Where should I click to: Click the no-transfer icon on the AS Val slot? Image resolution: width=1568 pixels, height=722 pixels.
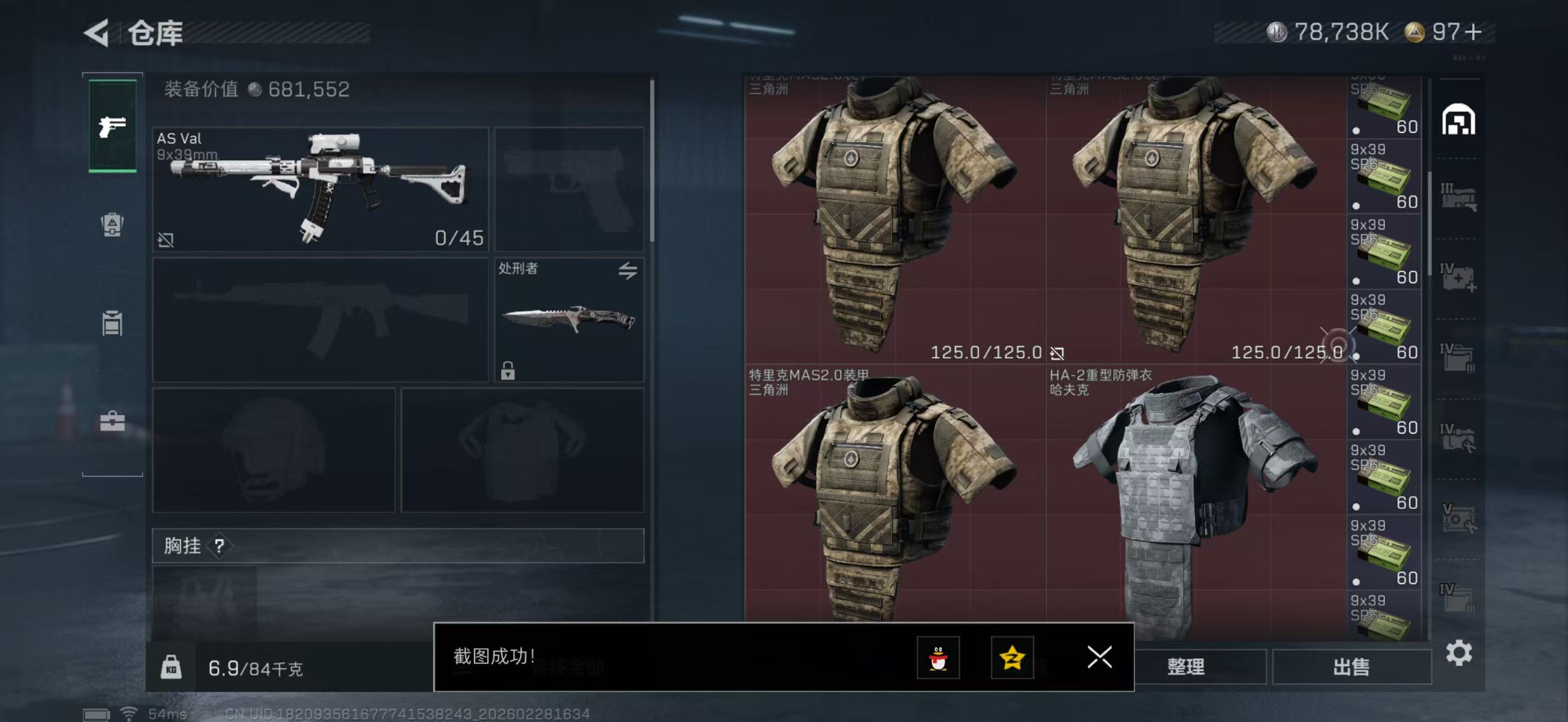[166, 240]
